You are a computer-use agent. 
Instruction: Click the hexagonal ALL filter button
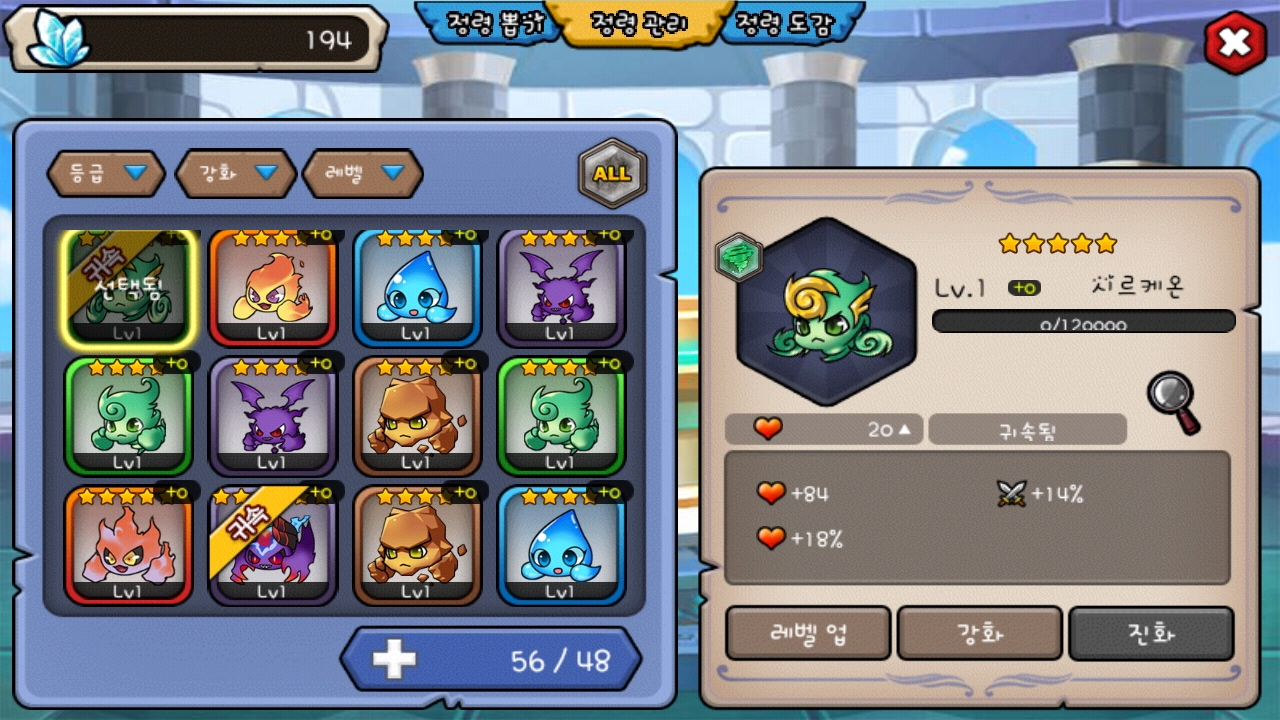[612, 173]
